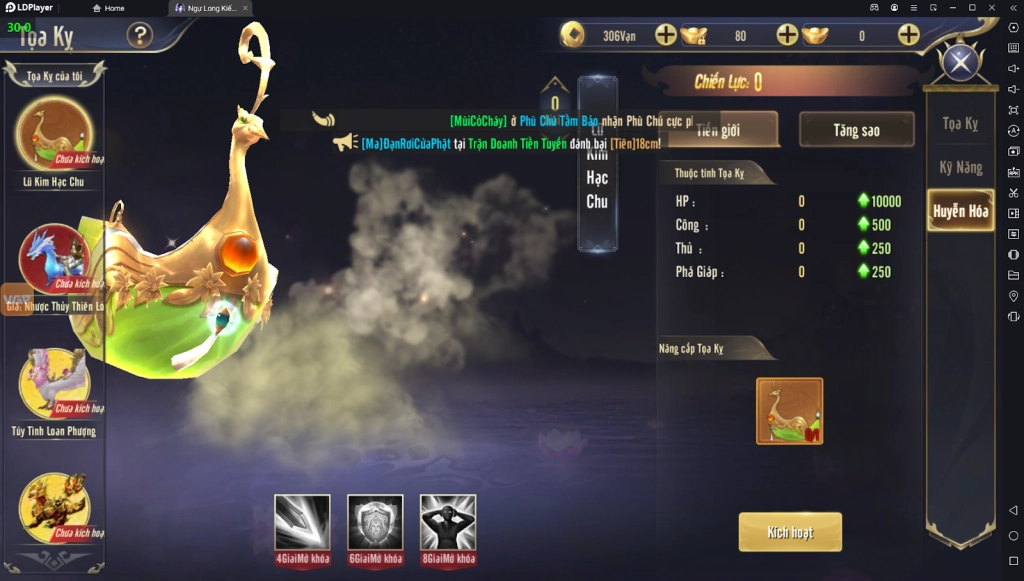The image size is (1024, 581).
Task: Activate the mount with Kích hoạt button
Action: (790, 532)
